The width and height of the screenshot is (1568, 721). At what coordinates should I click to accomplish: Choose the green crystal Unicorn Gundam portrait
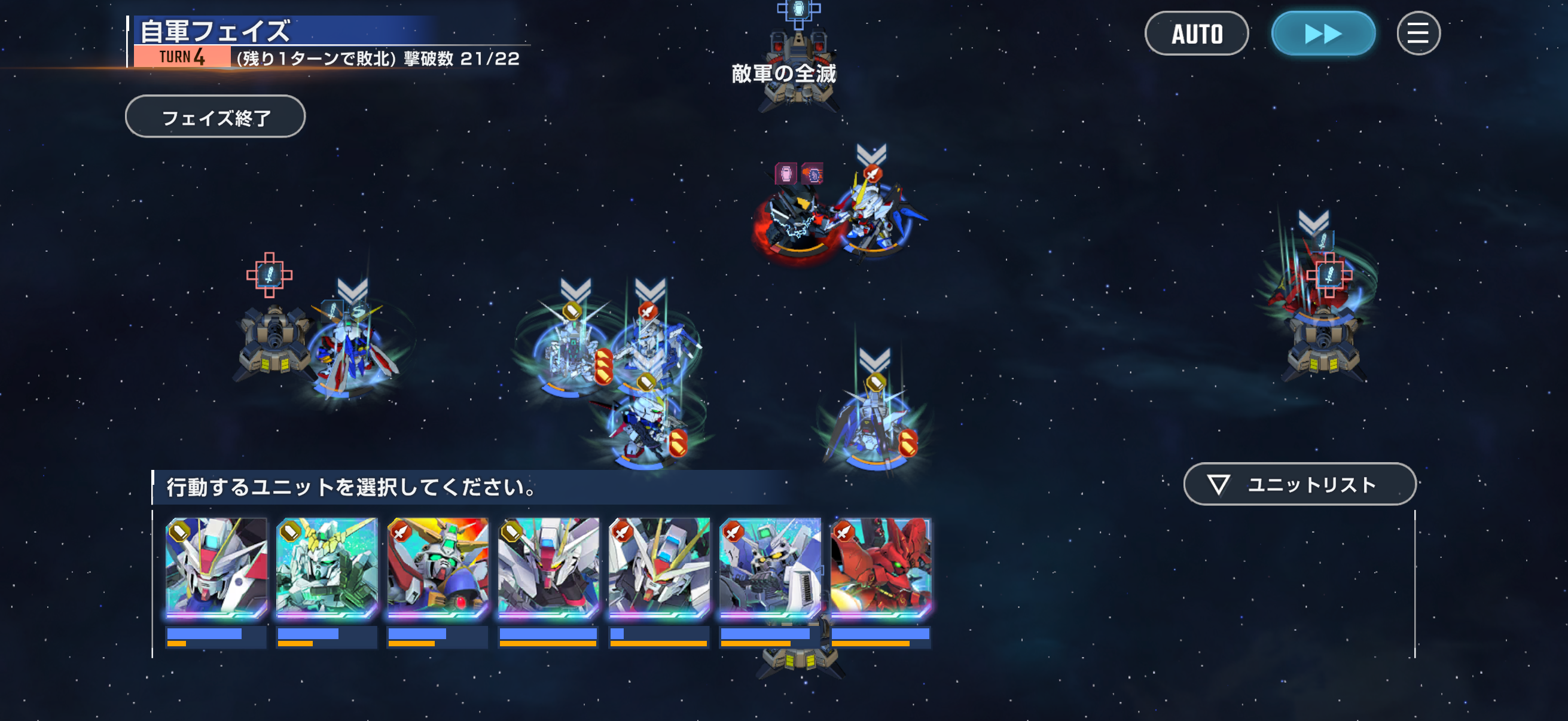tap(327, 567)
